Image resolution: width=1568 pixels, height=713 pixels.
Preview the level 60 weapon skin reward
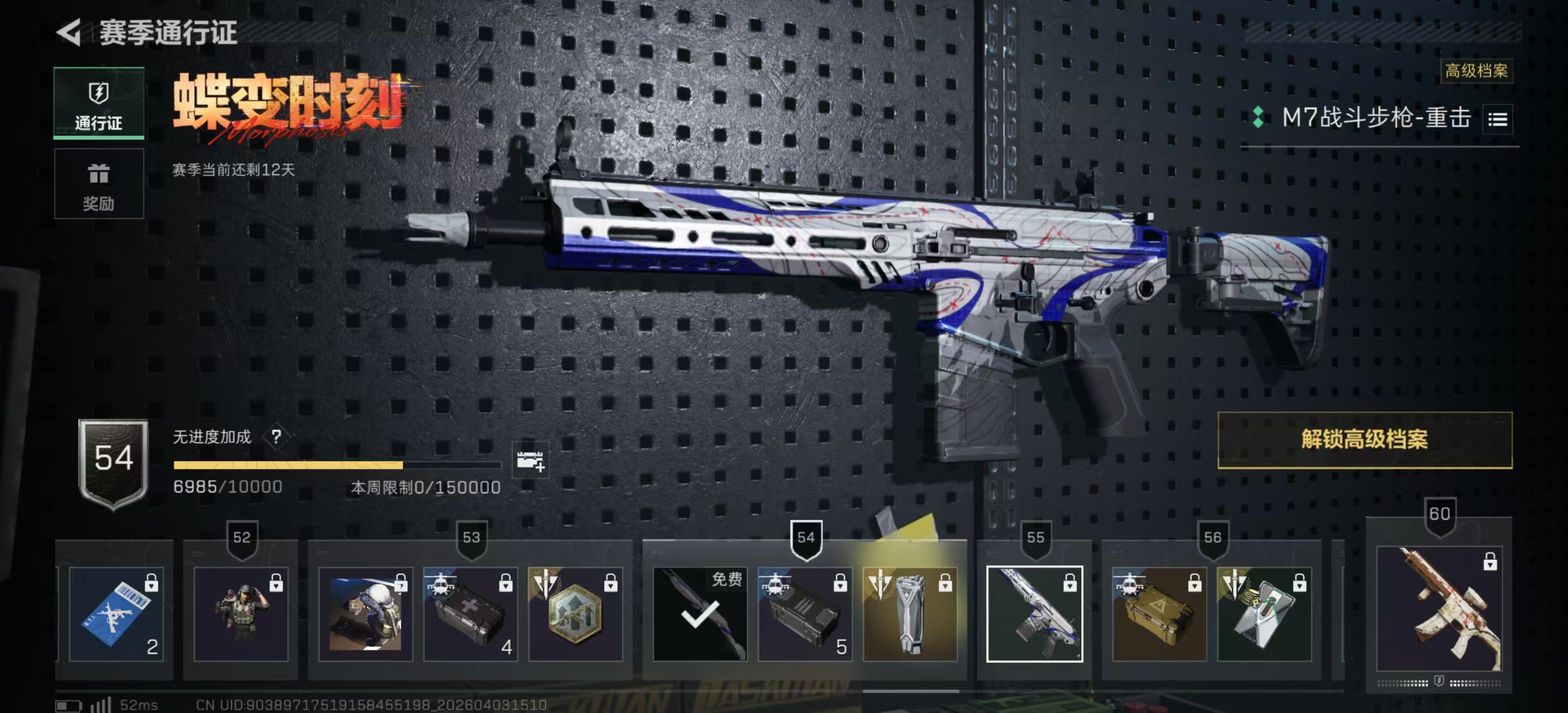(x=1439, y=609)
